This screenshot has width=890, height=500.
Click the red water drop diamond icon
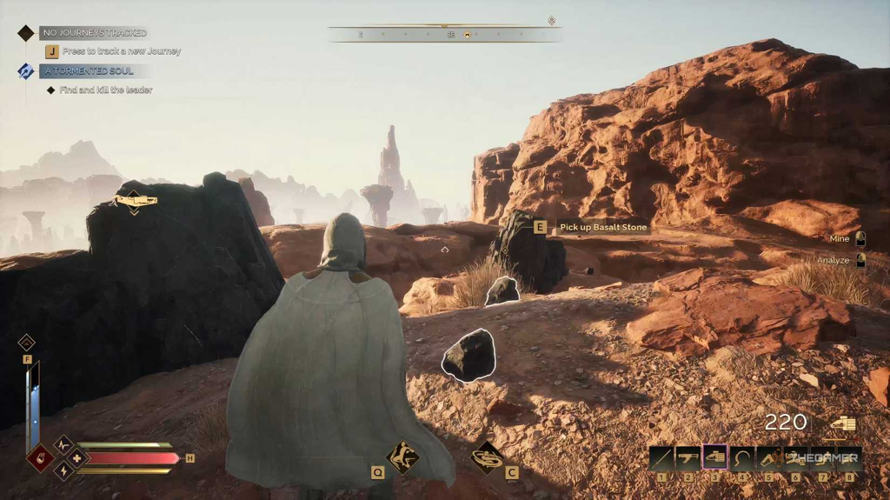point(41,458)
